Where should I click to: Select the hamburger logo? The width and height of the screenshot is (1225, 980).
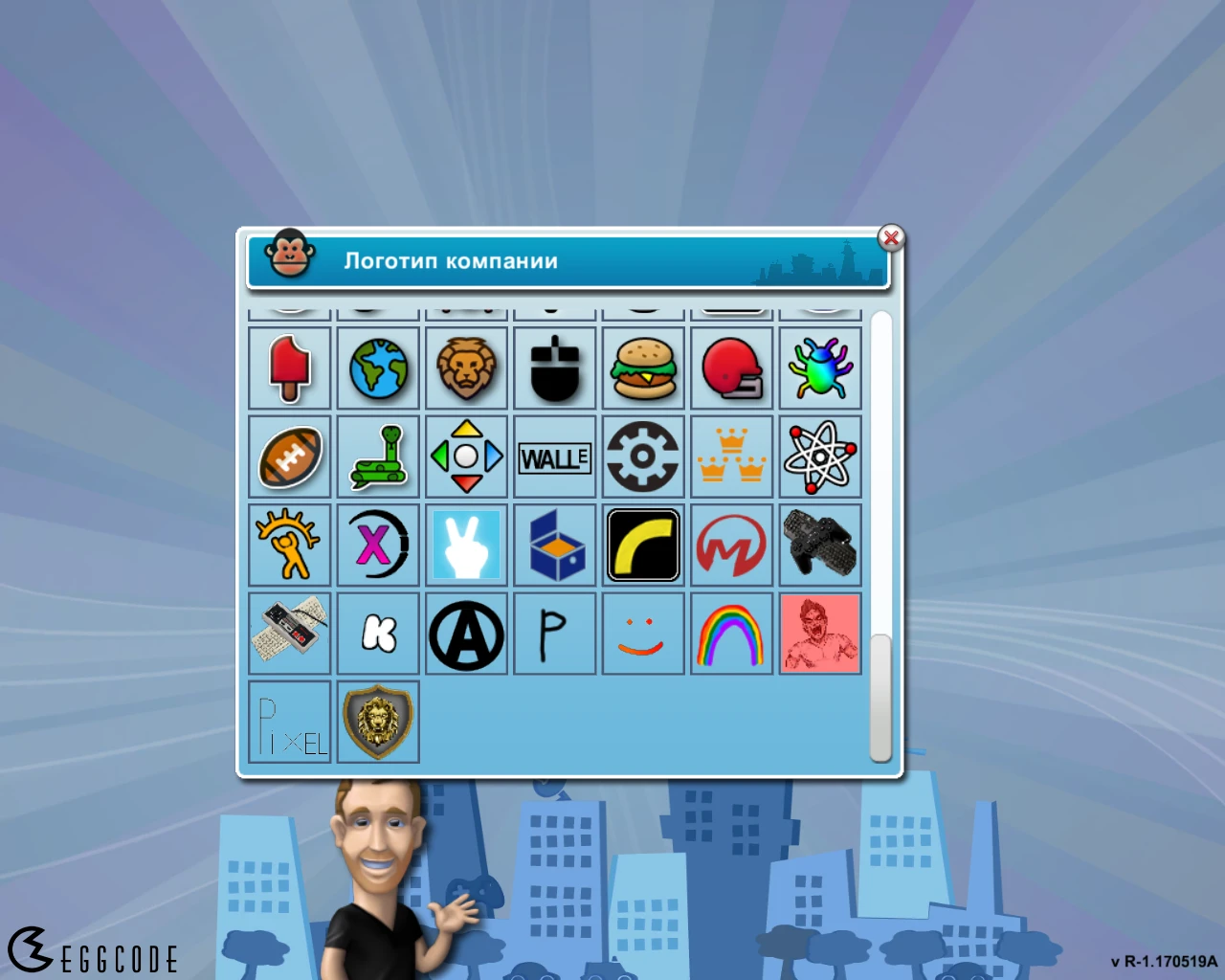(x=642, y=368)
